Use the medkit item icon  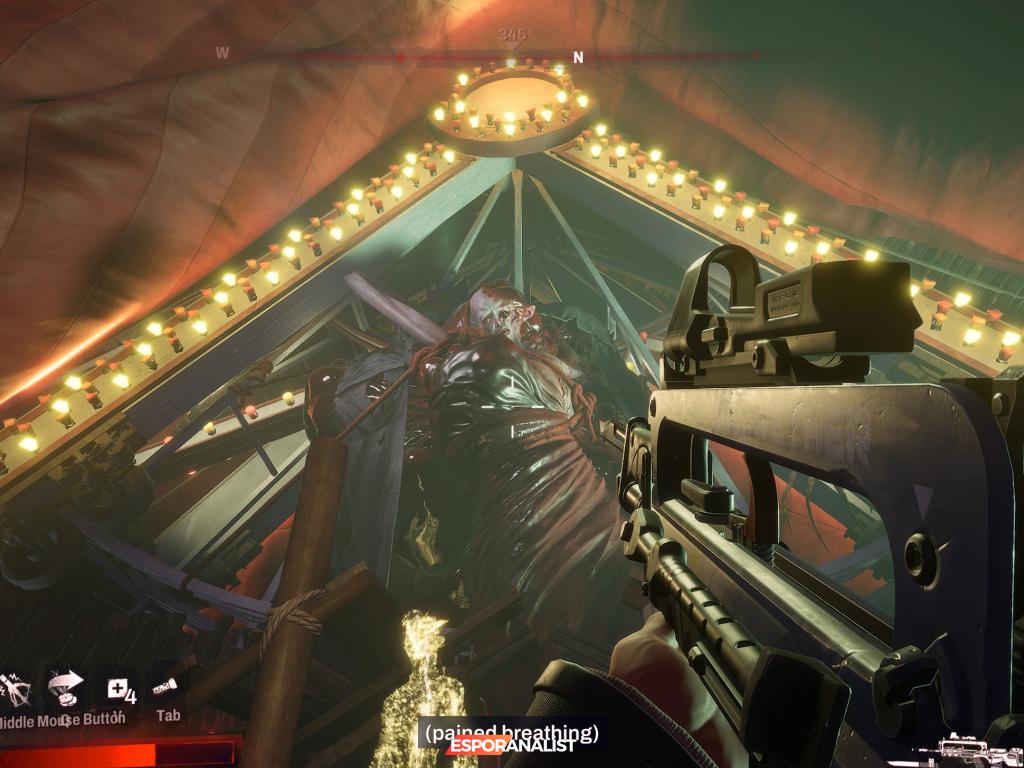pos(120,689)
